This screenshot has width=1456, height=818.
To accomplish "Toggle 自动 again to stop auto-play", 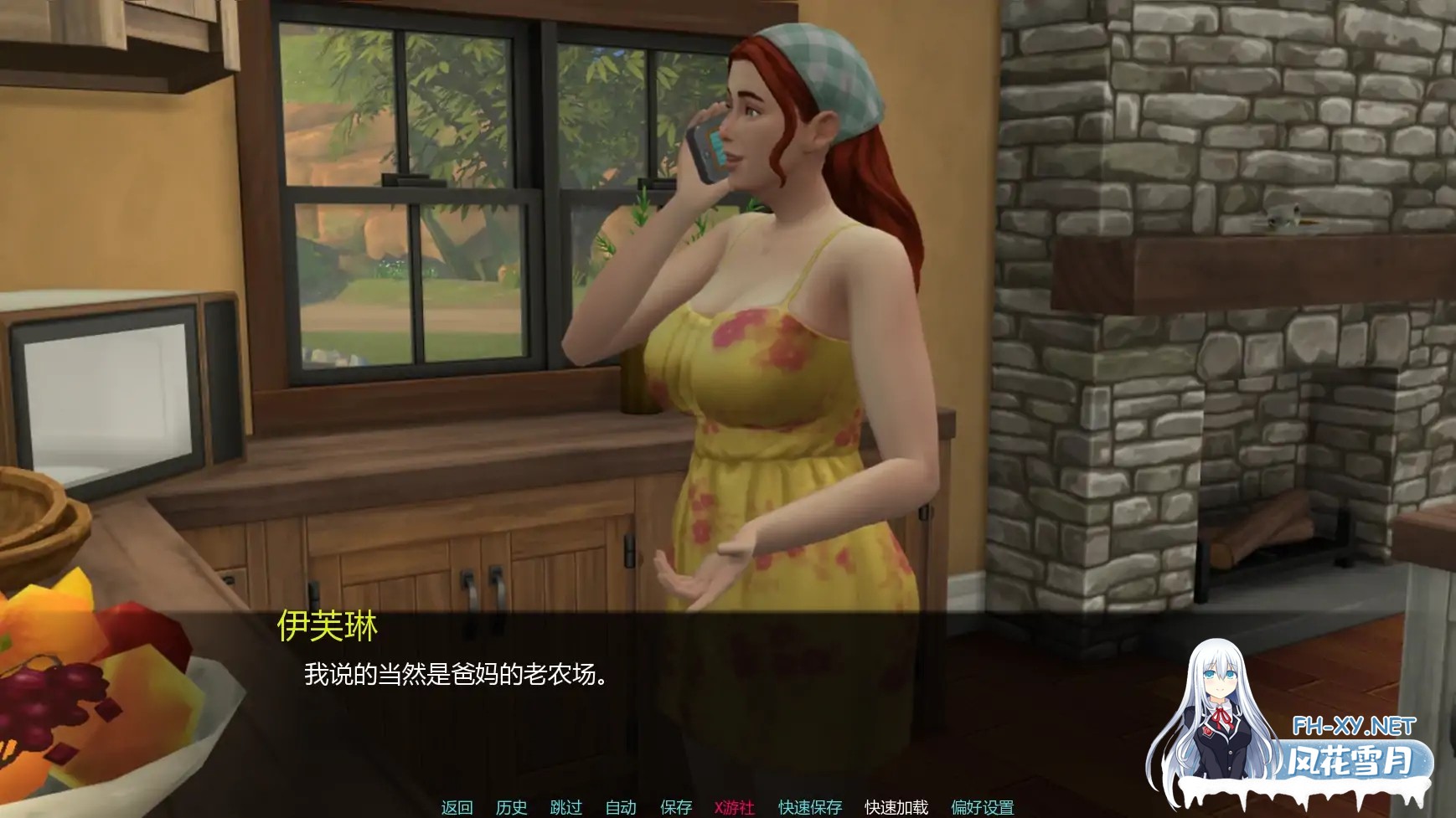I will coord(620,808).
